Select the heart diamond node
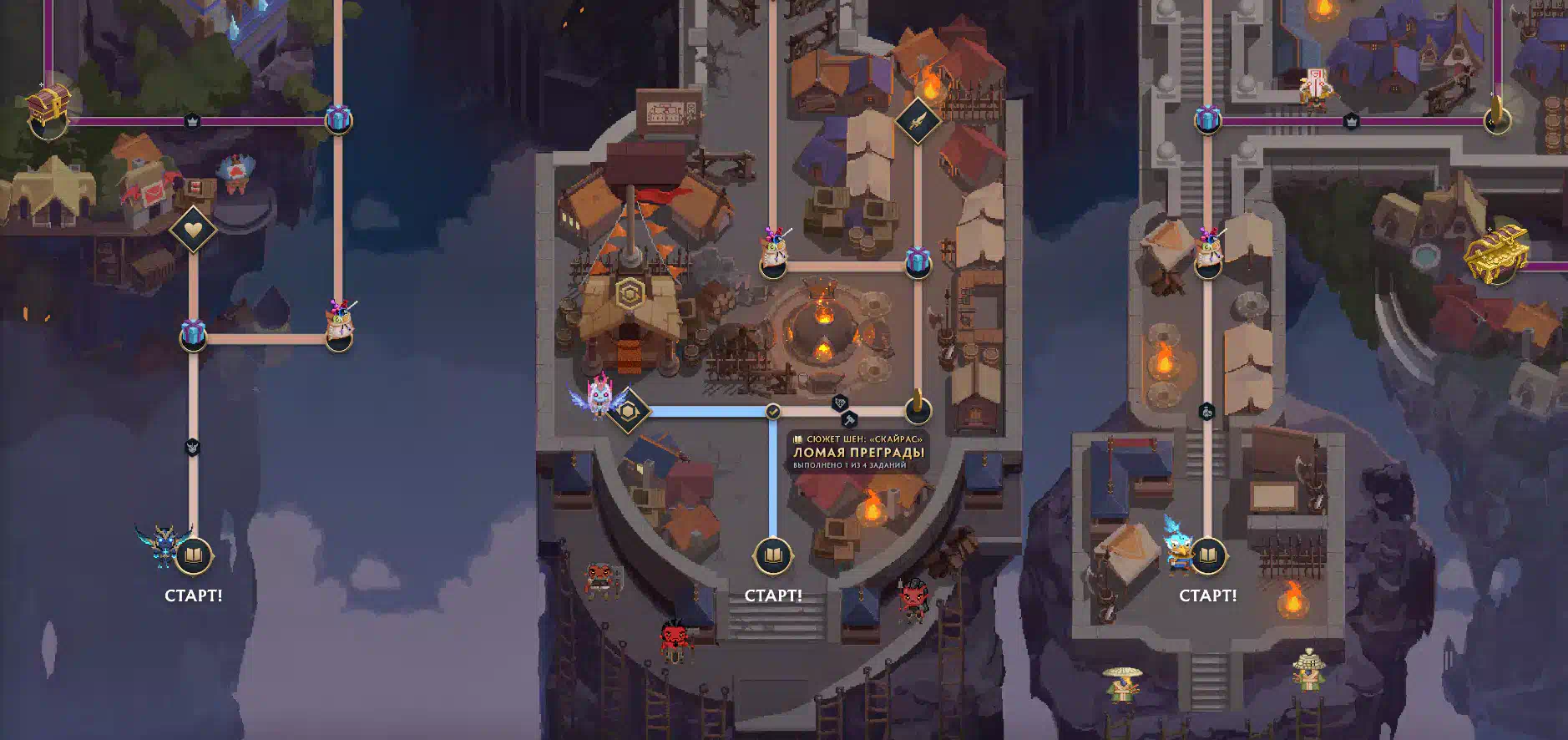The height and width of the screenshot is (740, 1568). point(193,229)
